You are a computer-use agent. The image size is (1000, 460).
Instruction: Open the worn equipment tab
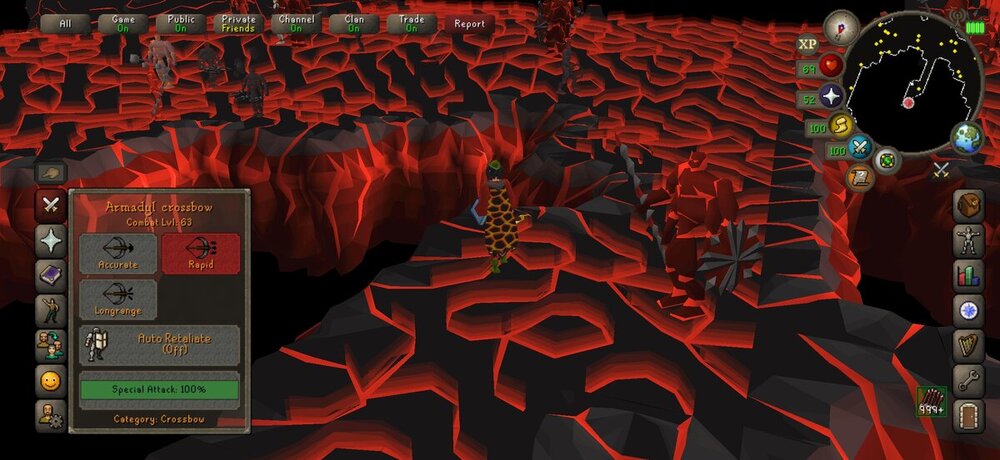[967, 240]
